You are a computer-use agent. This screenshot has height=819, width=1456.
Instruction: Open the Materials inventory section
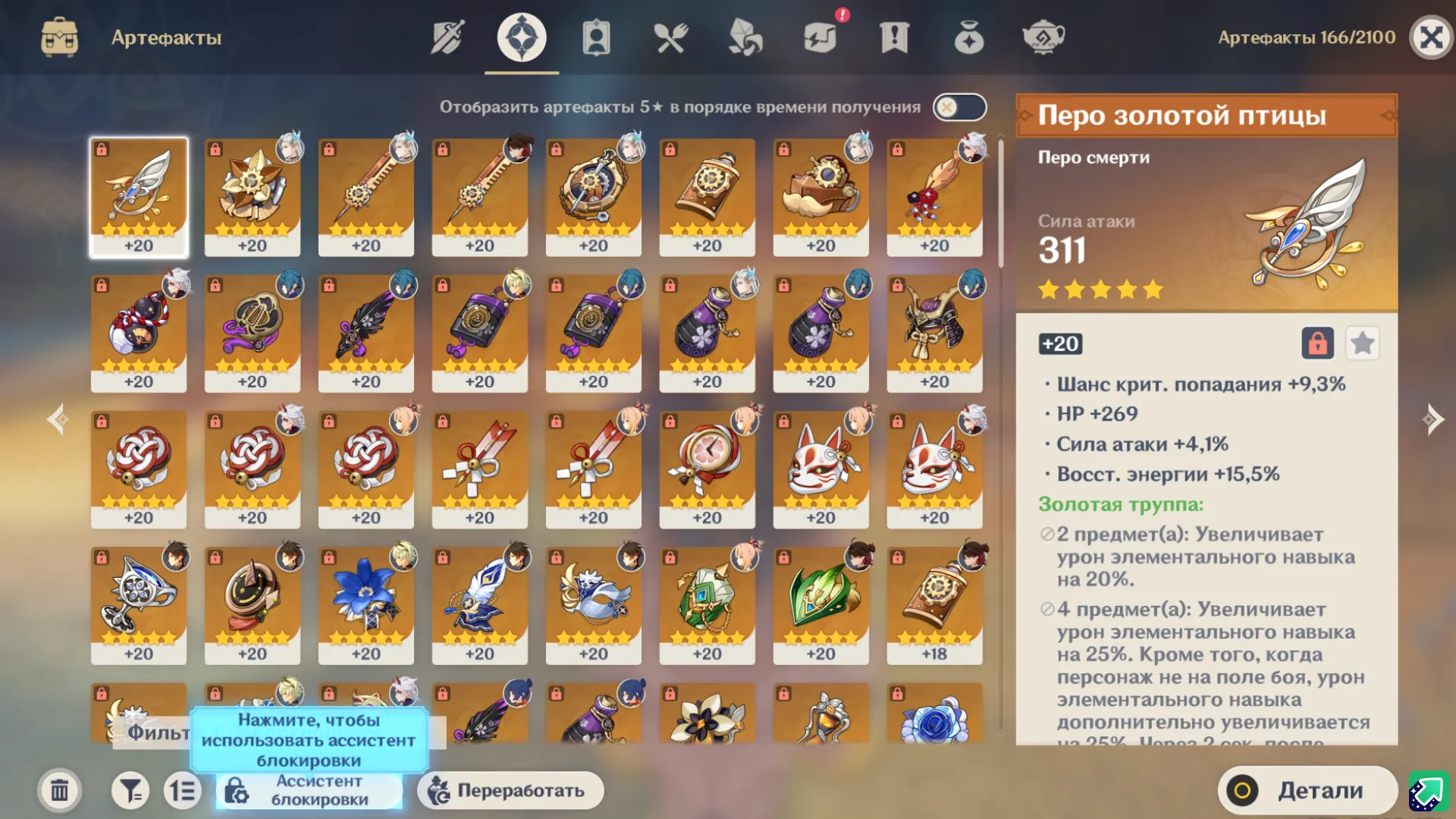745,37
